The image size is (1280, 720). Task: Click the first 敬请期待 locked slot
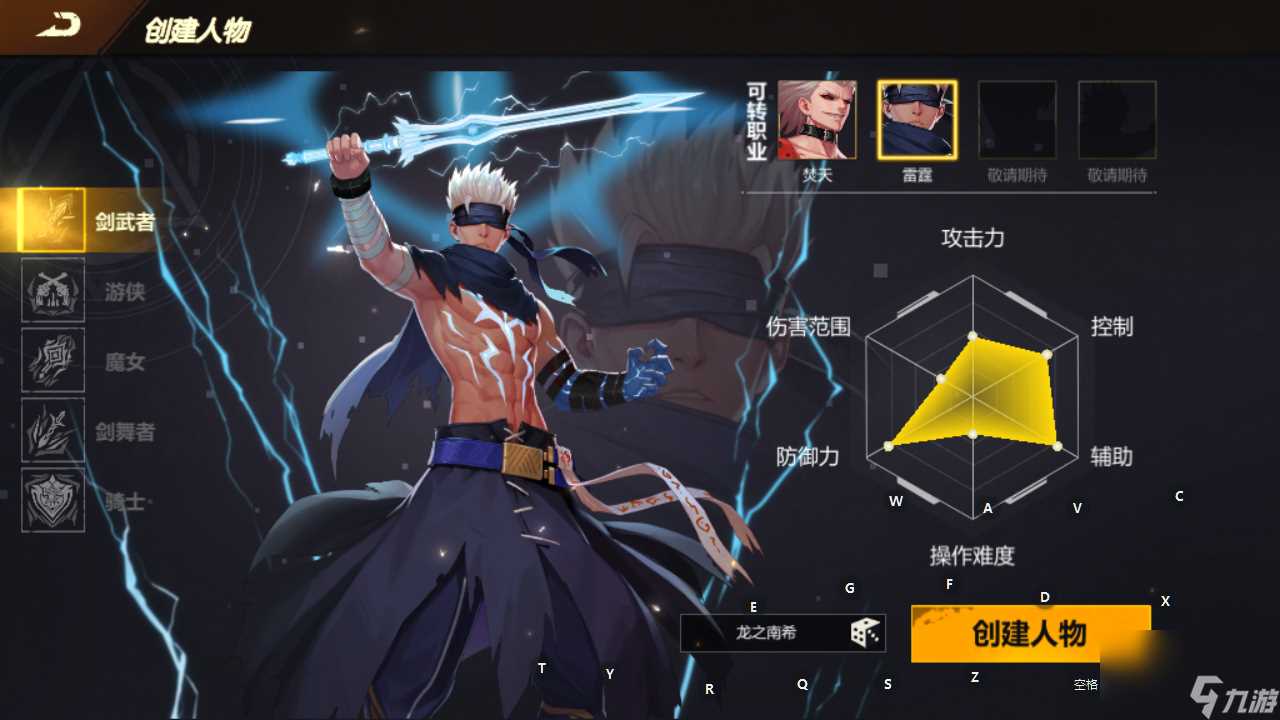pyautogui.click(x=1016, y=117)
